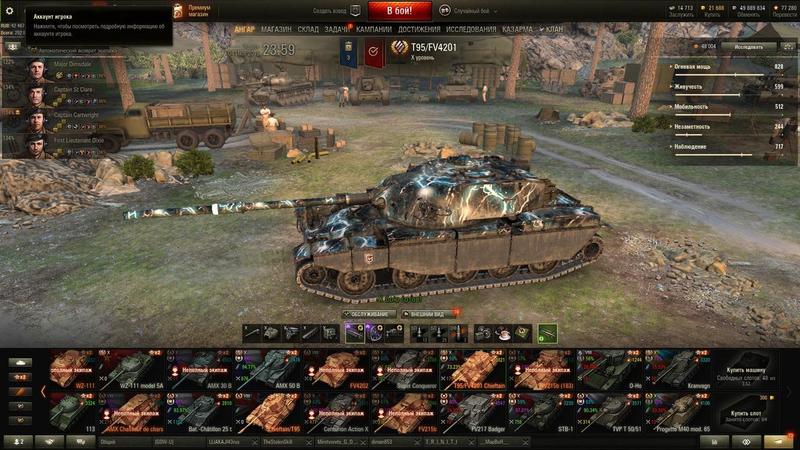Open the Обслуживание (Service) panel
Screen dimensions: 800x450
click(368, 314)
